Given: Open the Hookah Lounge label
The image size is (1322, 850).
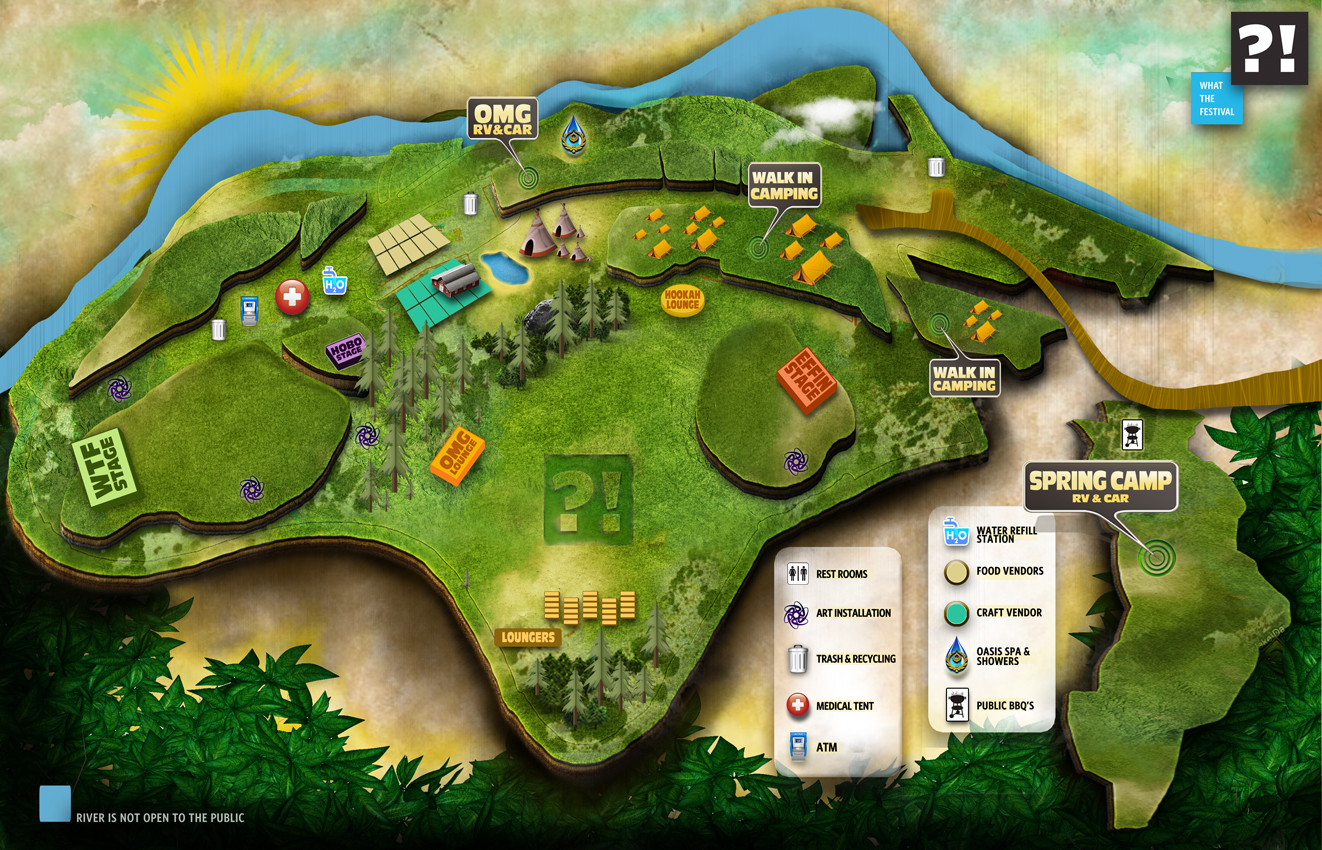Looking at the screenshot, I should [x=683, y=299].
